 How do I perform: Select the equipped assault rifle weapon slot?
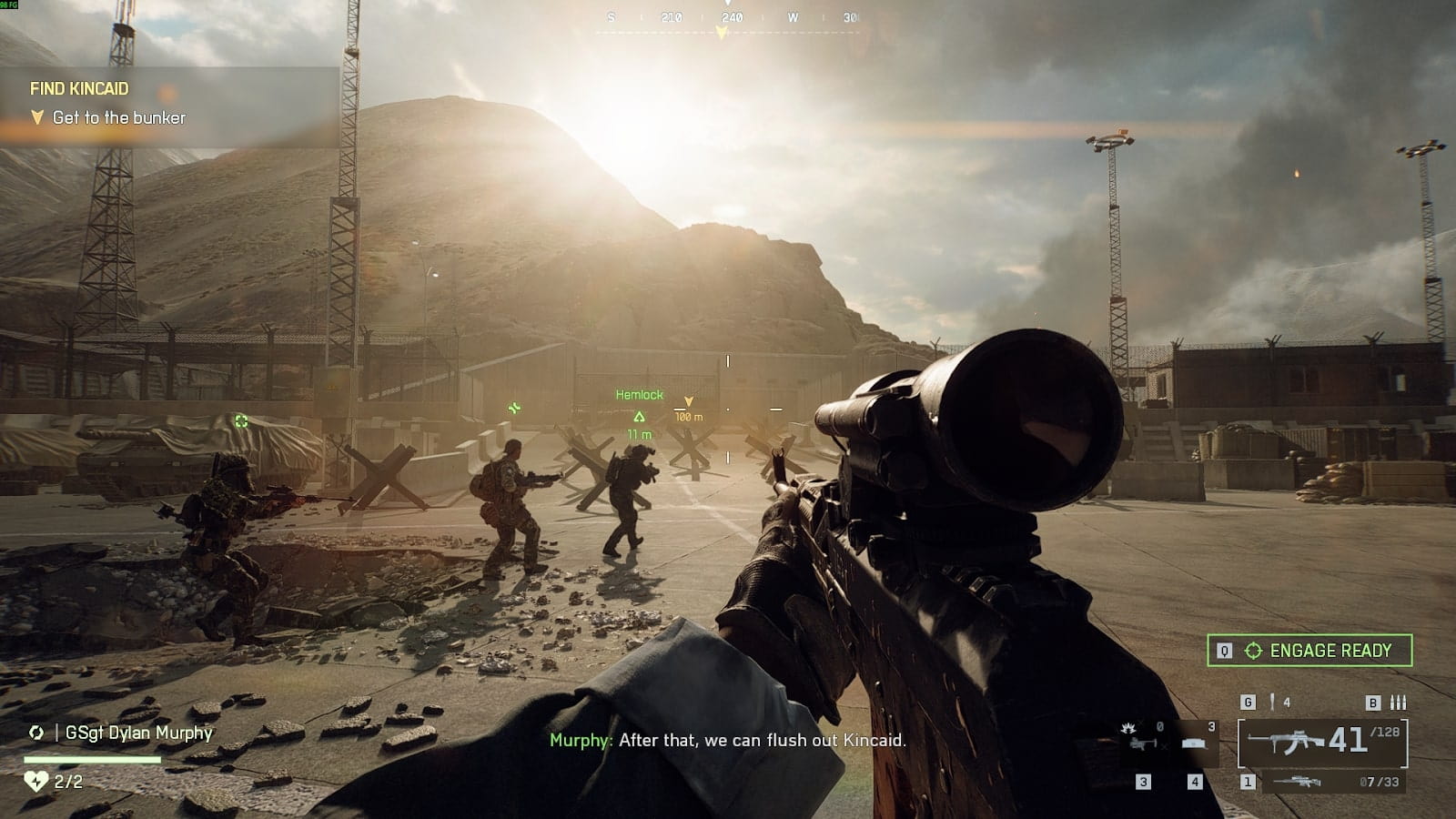click(1322, 743)
